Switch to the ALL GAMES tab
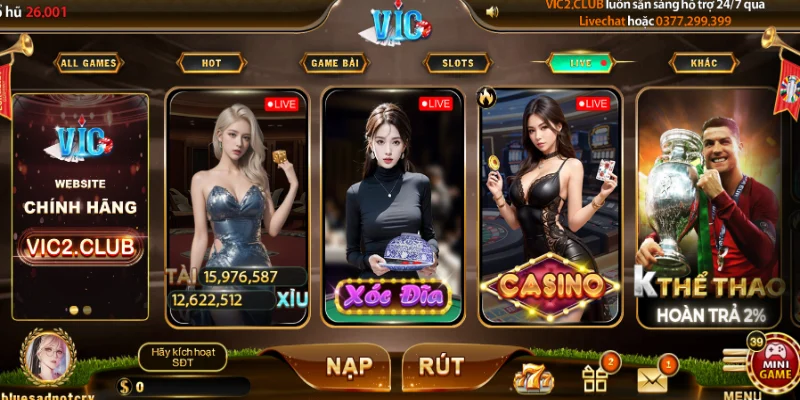800x400 pixels. 89,63
